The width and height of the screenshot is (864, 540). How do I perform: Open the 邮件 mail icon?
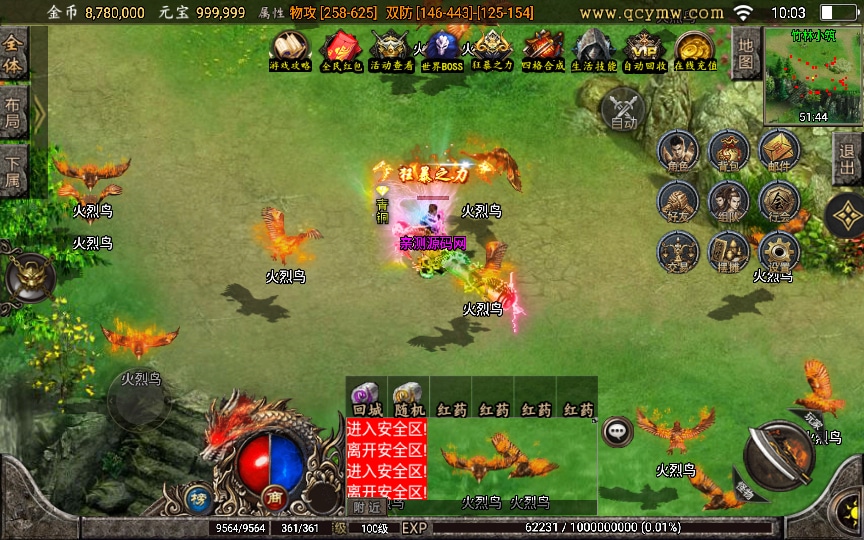pos(779,150)
